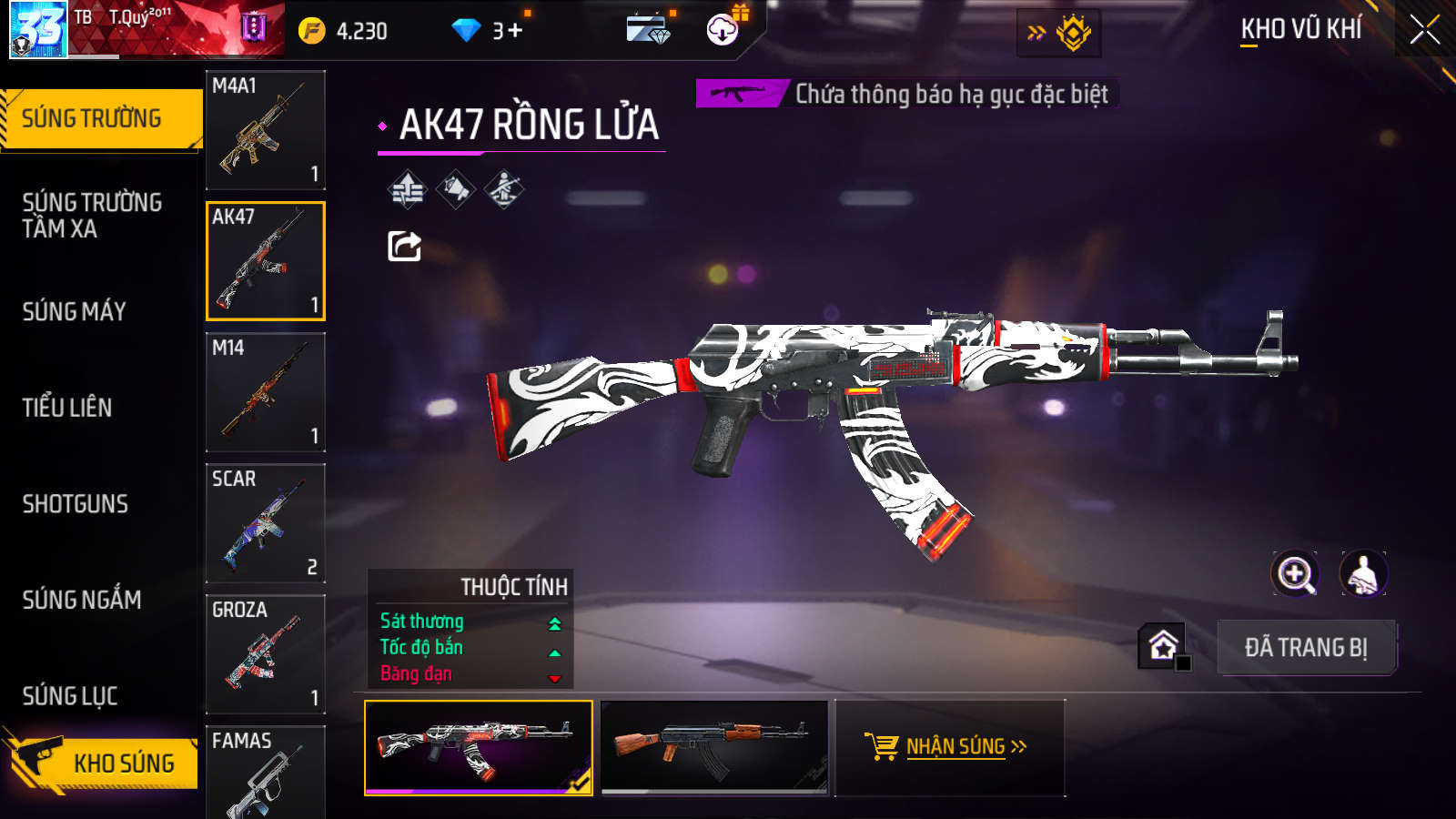Select the M4A1 weapon slot
Viewport: 1456px width, 819px height.
tap(266, 130)
